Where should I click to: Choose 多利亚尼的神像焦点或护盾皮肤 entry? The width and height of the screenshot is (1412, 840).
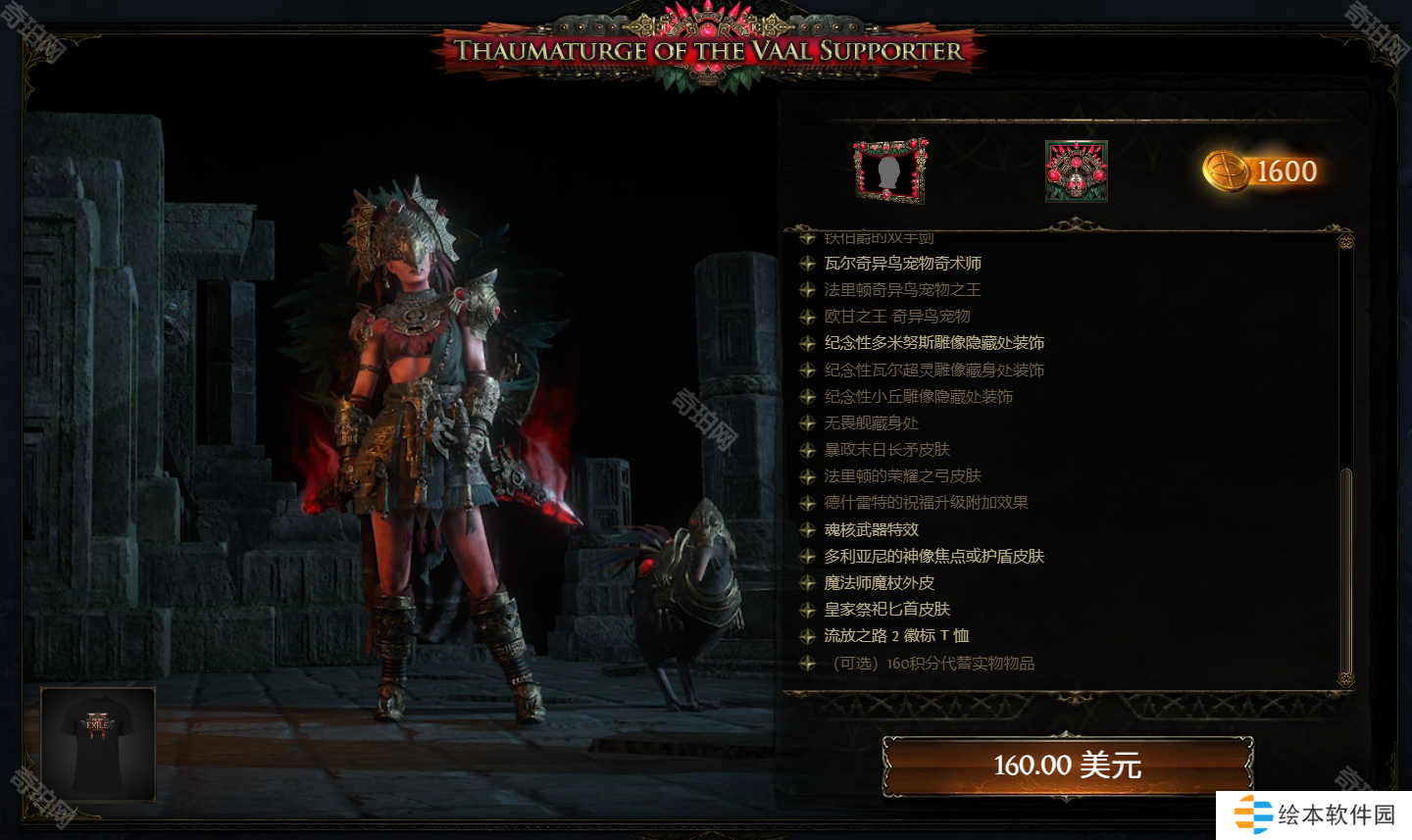[x=933, y=557]
